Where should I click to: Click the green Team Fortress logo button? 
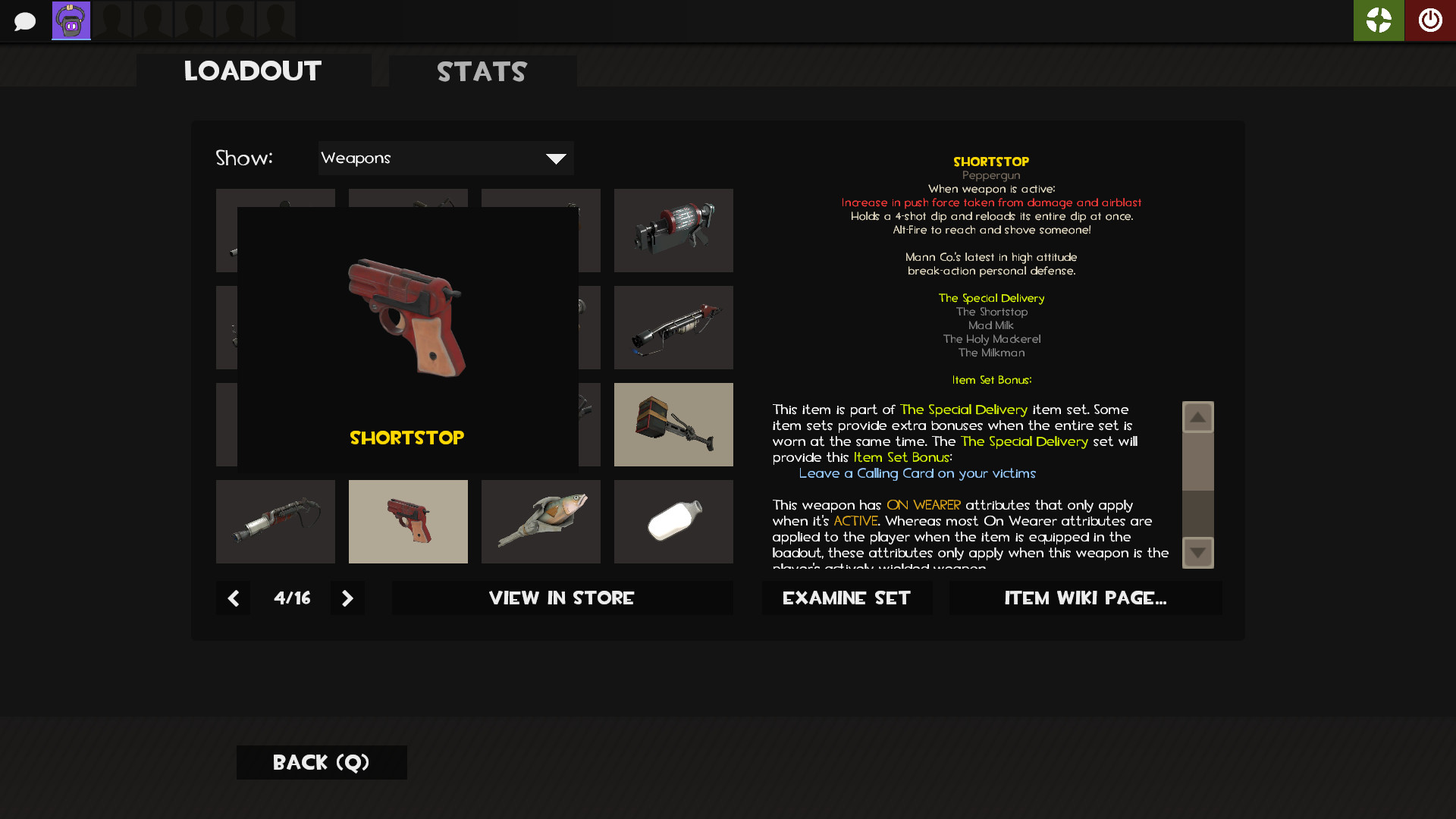[x=1379, y=20]
